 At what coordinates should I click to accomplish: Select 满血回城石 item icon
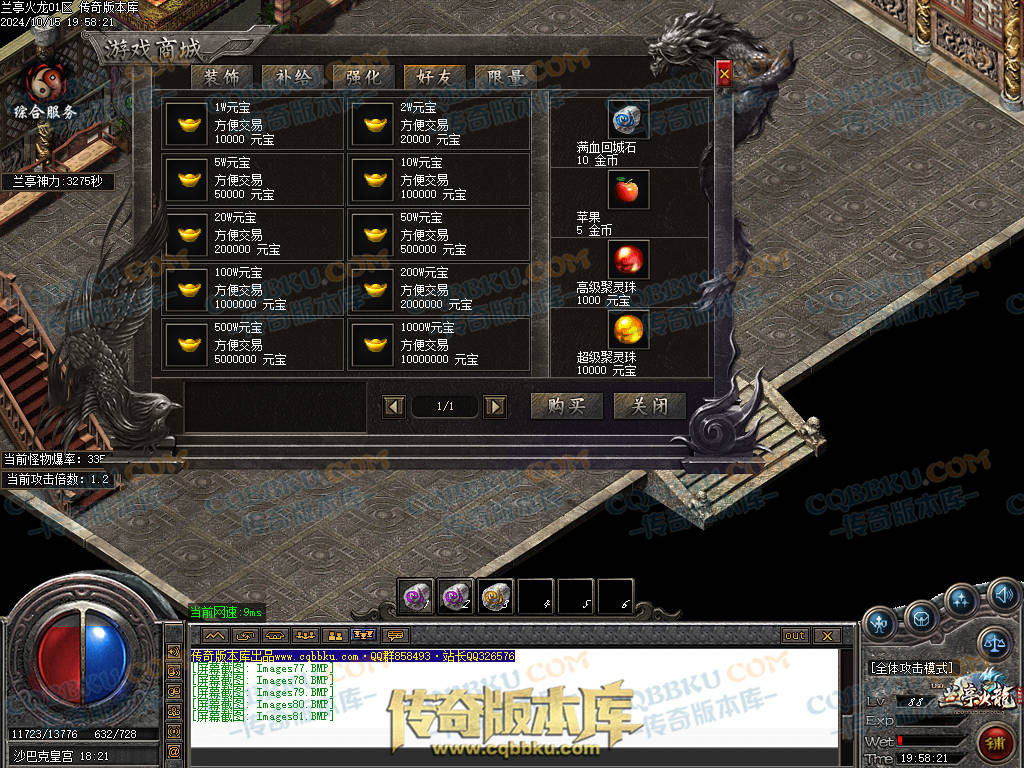(628, 119)
